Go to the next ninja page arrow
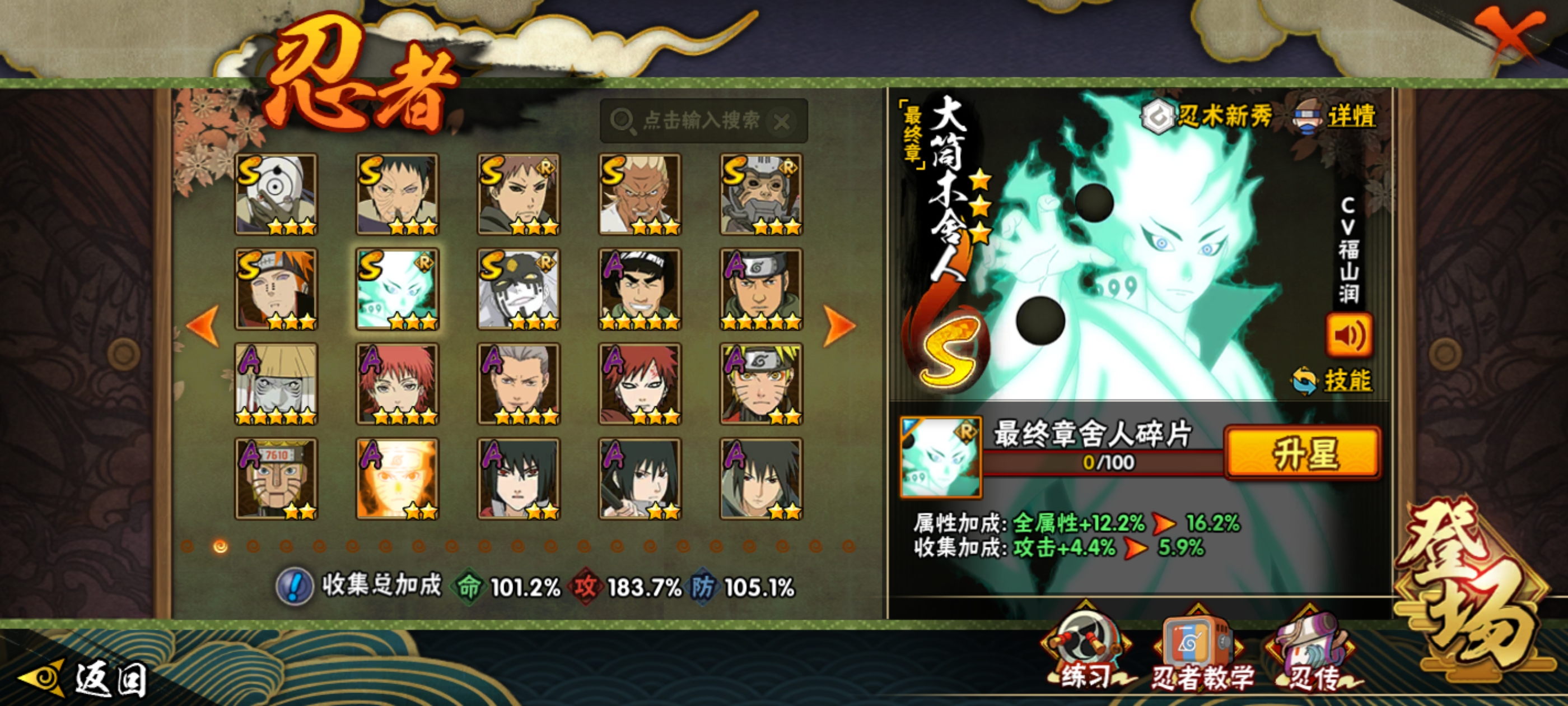1568x706 pixels. [839, 326]
